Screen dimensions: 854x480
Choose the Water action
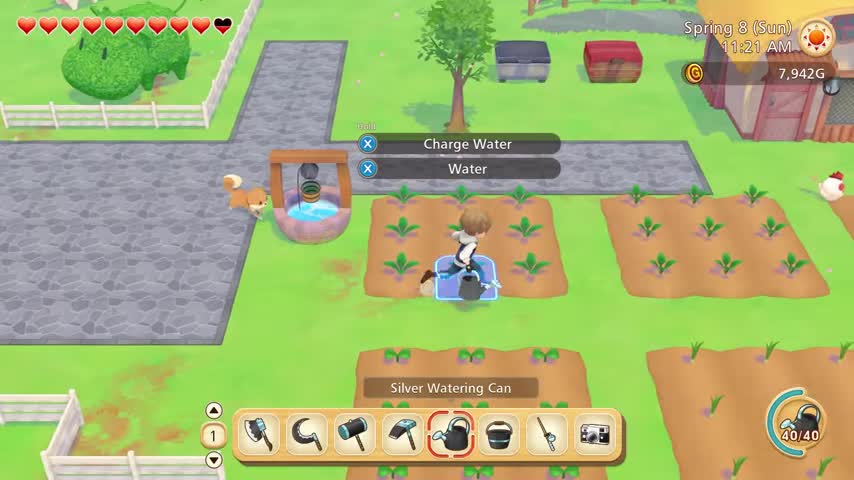466,169
